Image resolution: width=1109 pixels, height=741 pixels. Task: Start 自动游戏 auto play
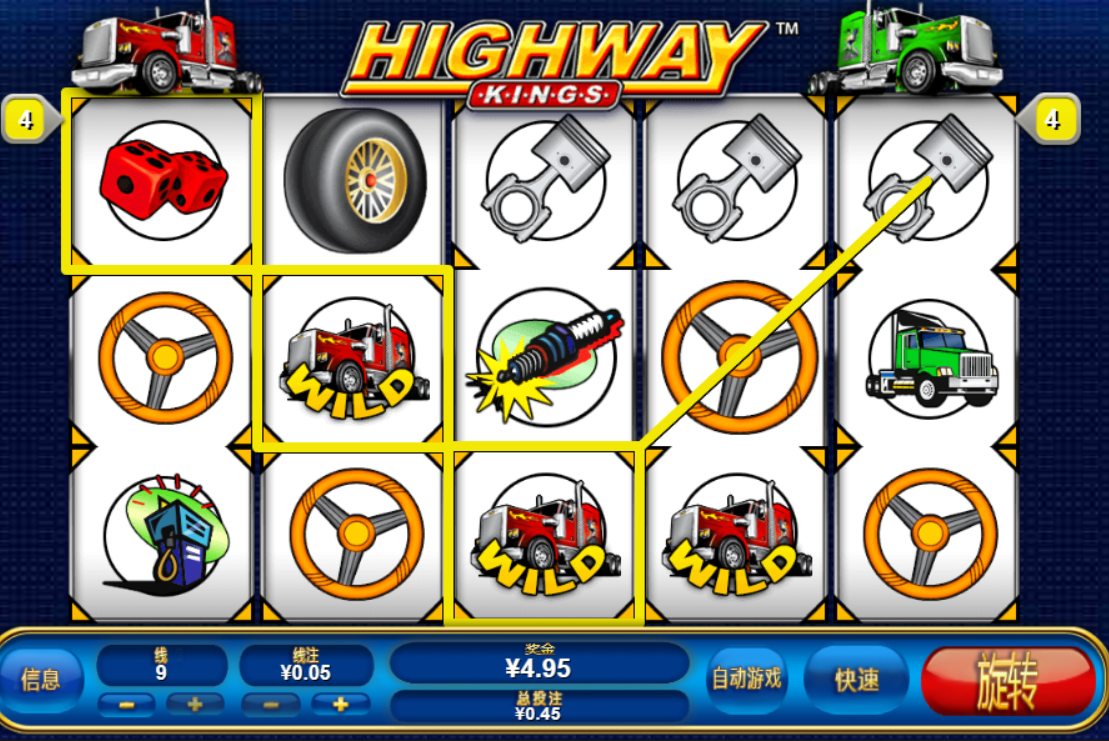(746, 679)
